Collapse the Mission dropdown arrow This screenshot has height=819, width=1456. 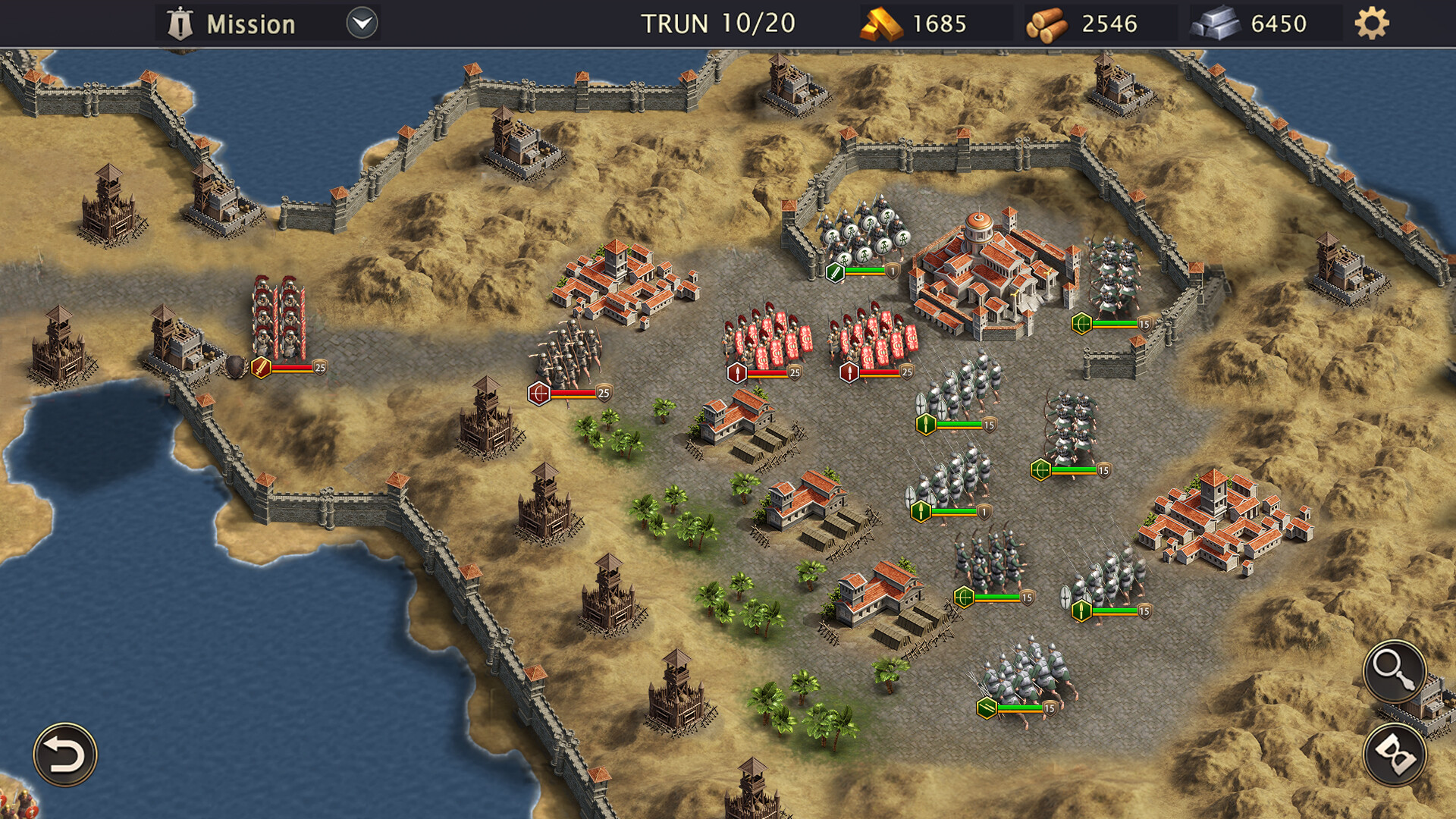tap(362, 23)
